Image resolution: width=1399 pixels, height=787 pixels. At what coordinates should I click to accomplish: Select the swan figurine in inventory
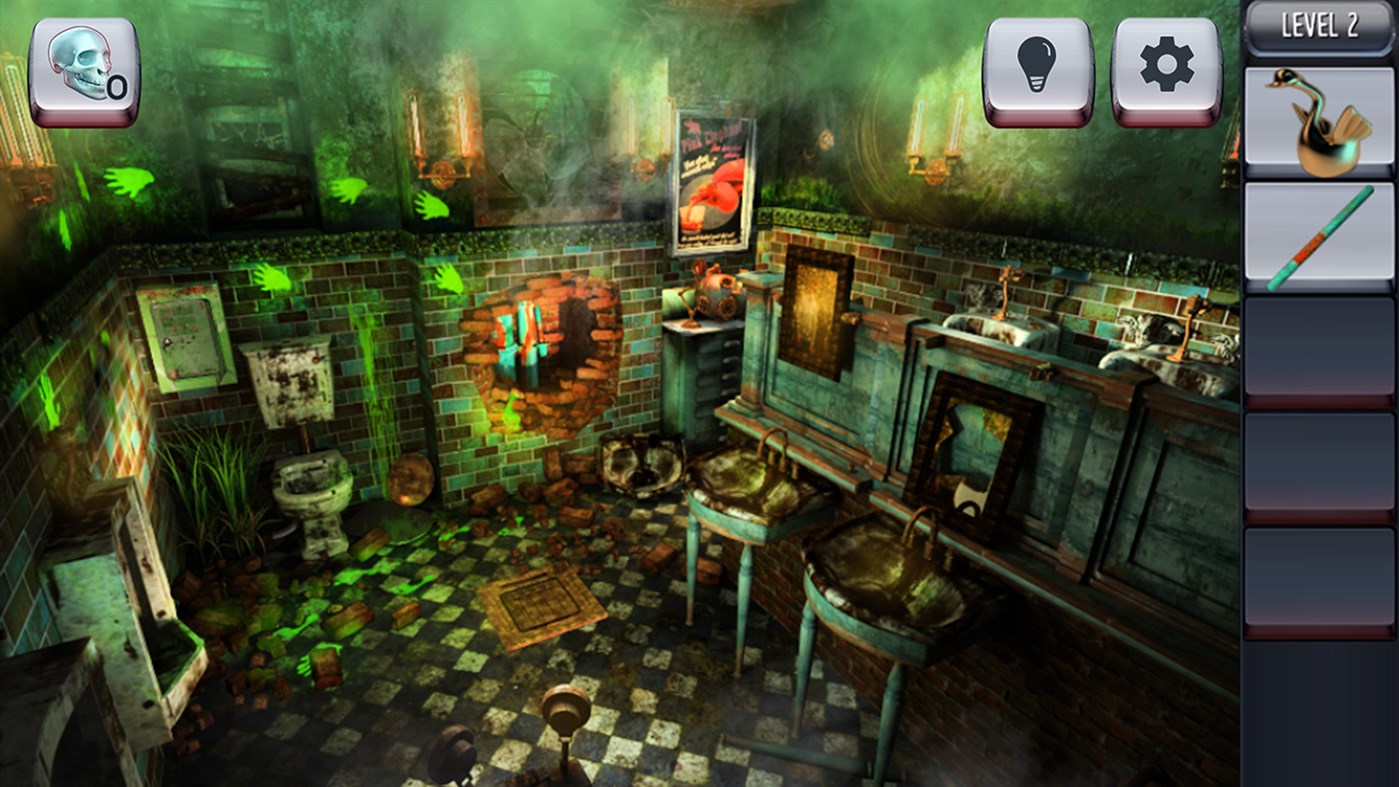(x=1316, y=119)
